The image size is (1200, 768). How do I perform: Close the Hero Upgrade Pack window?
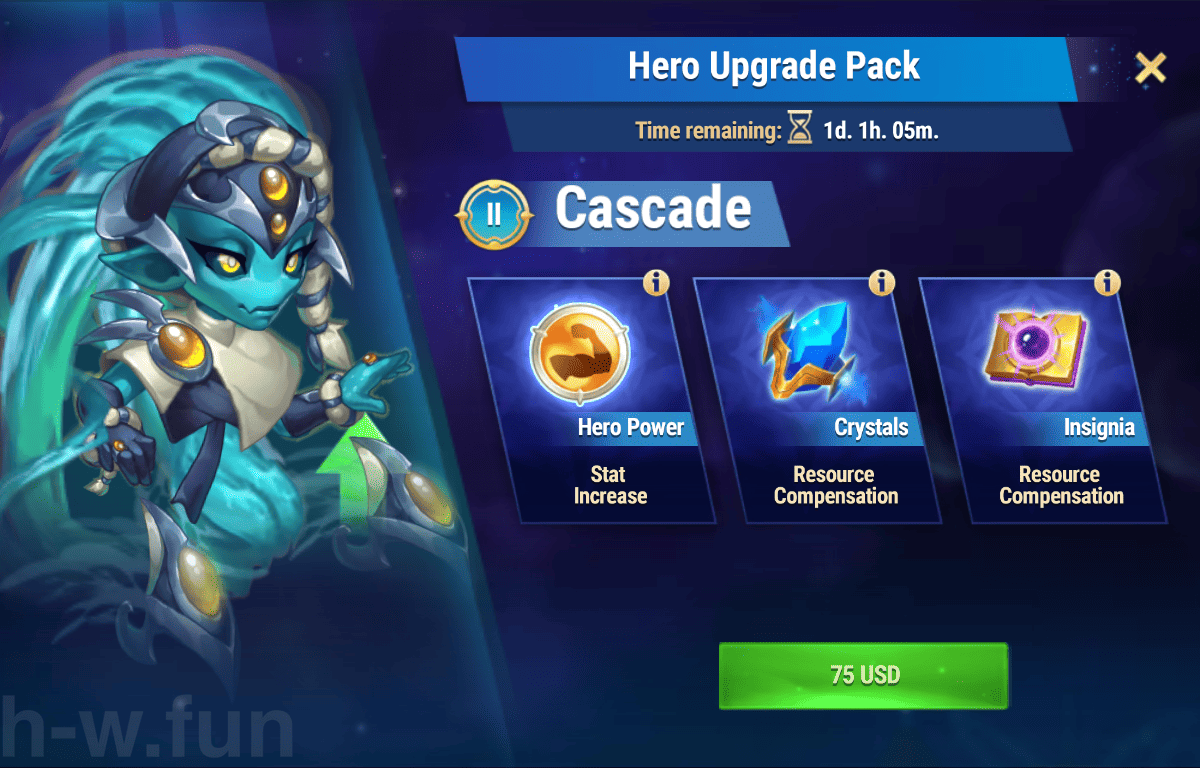(x=1151, y=67)
